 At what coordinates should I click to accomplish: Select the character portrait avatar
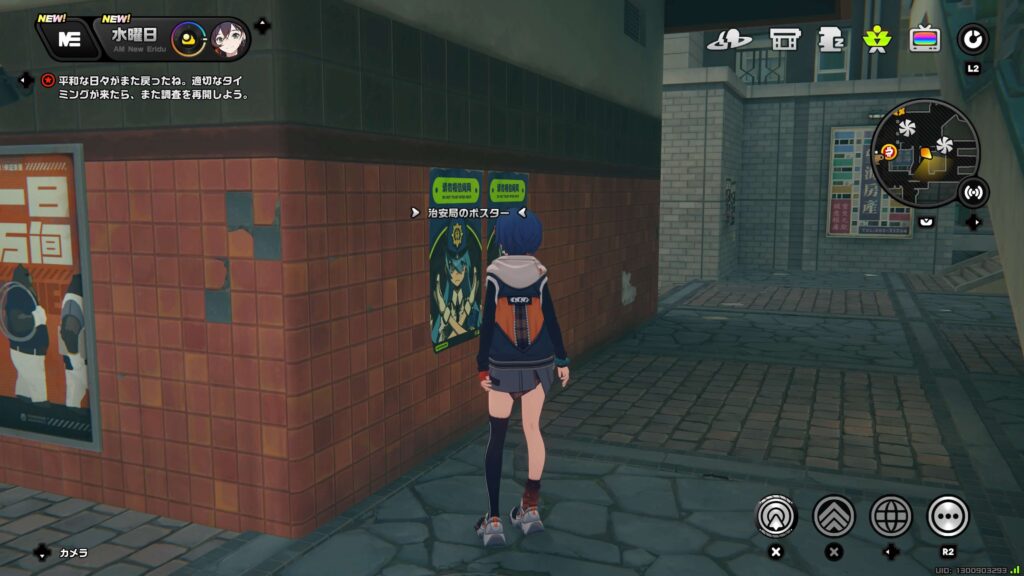coord(228,40)
